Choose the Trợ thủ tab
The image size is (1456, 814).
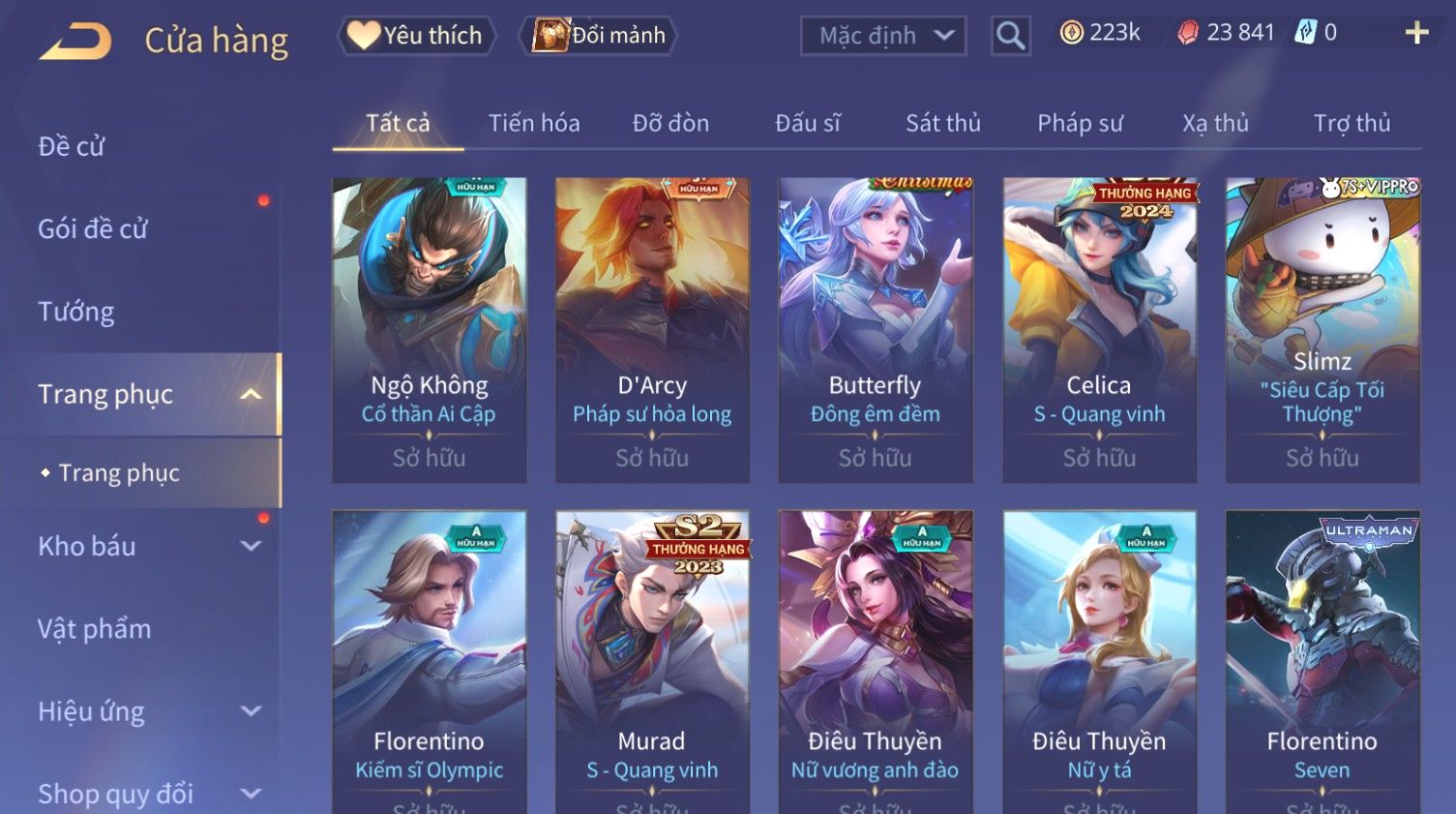click(1352, 123)
